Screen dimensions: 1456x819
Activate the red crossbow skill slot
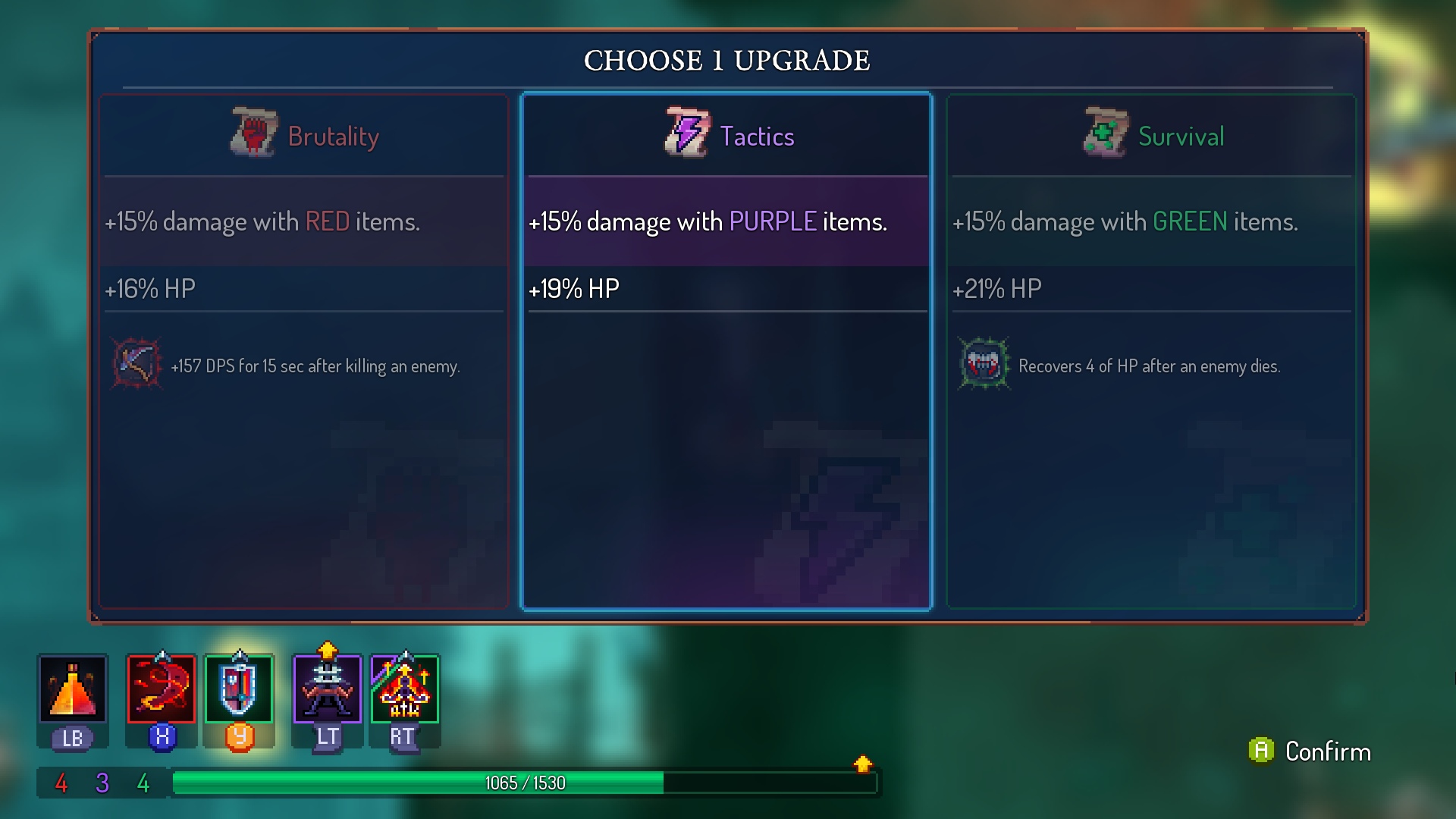tap(405, 689)
